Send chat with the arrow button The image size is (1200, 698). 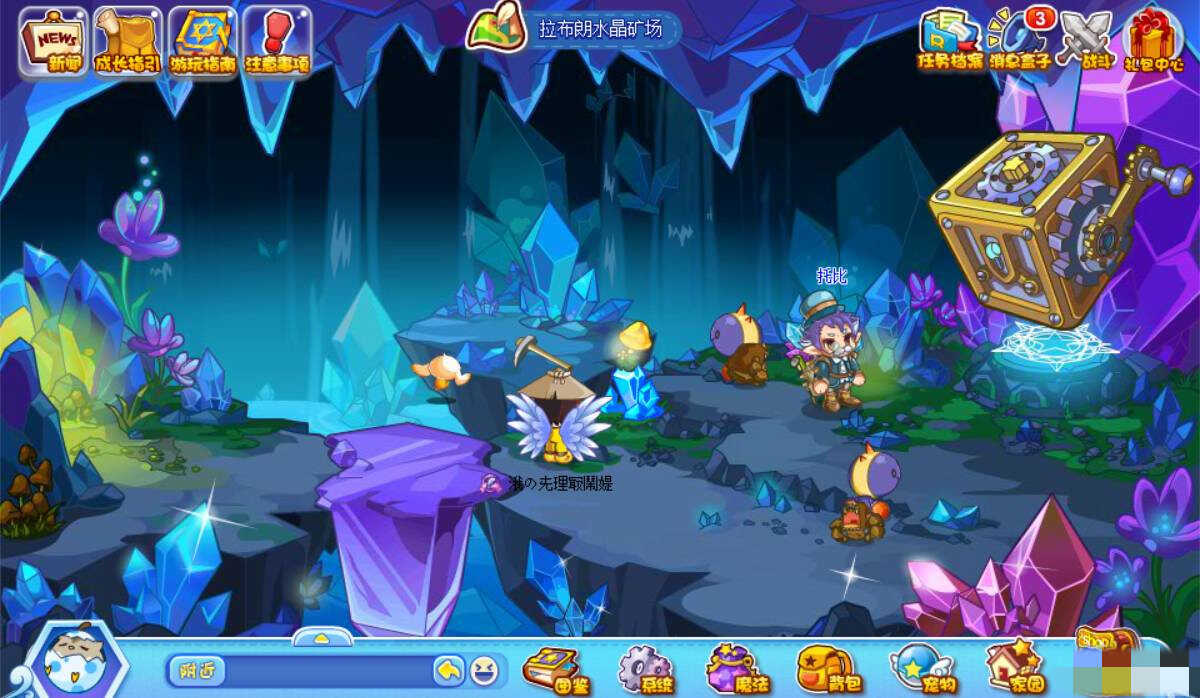(448, 669)
